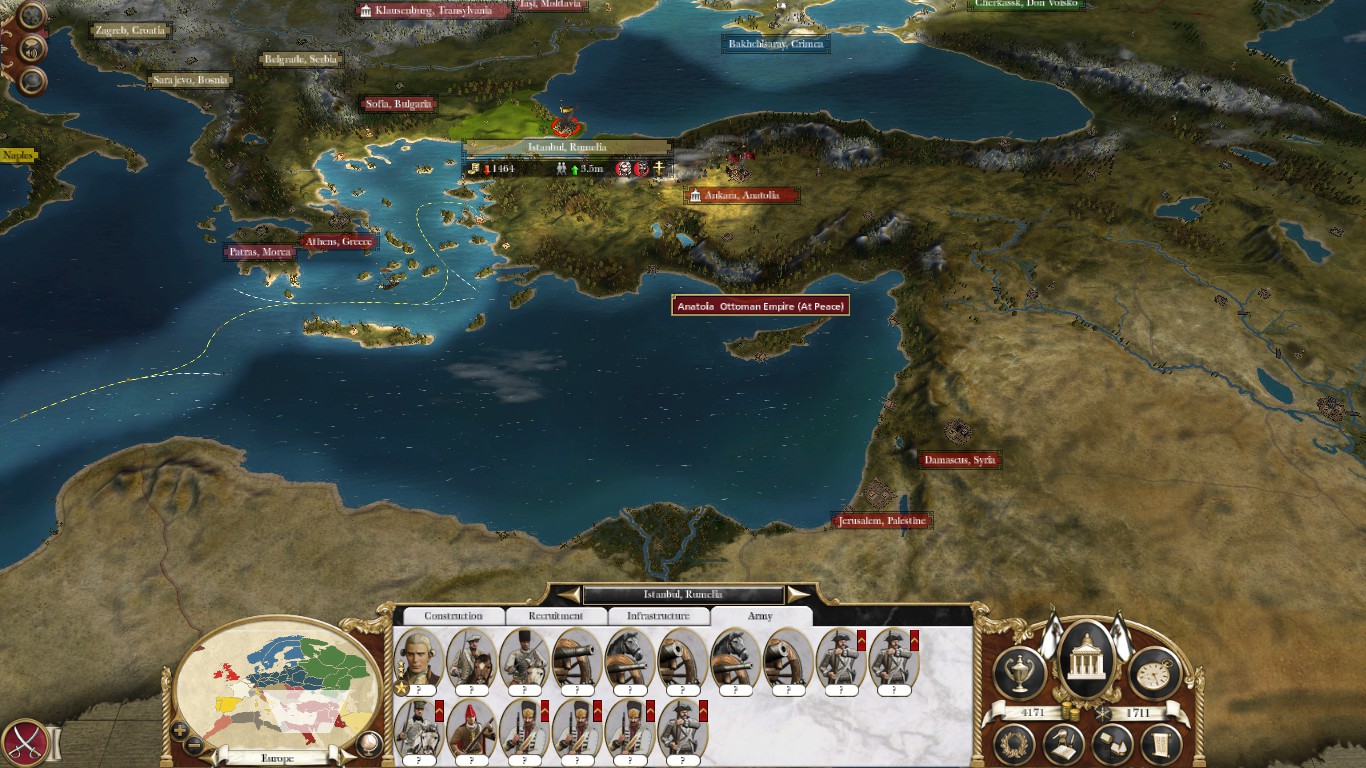Click the Ankara, Anatolia settlement label

[x=741, y=196]
